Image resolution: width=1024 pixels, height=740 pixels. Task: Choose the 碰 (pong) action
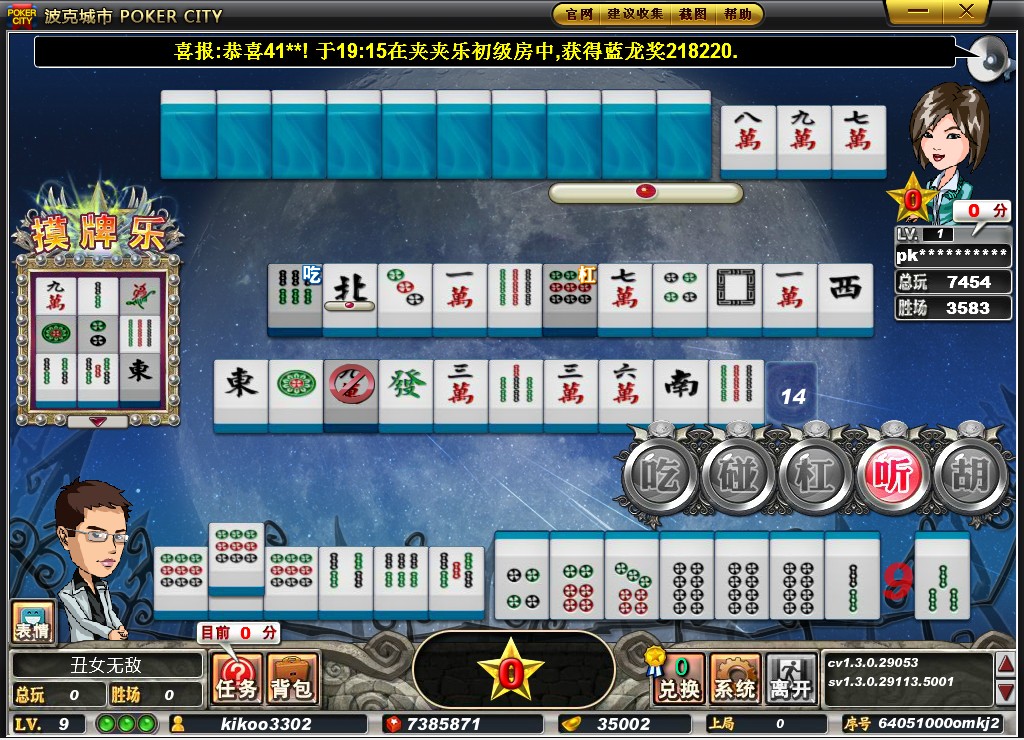point(738,475)
